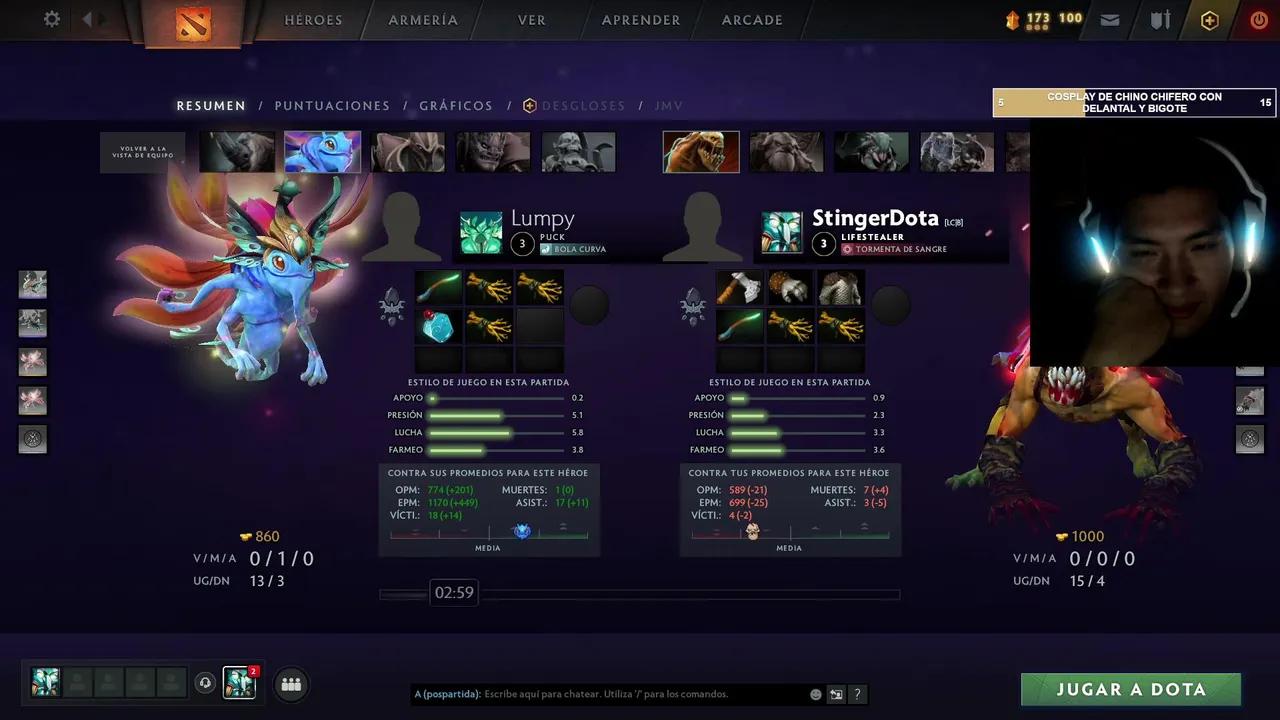Open the Ver menu
1280x720 pixels.
532,20
